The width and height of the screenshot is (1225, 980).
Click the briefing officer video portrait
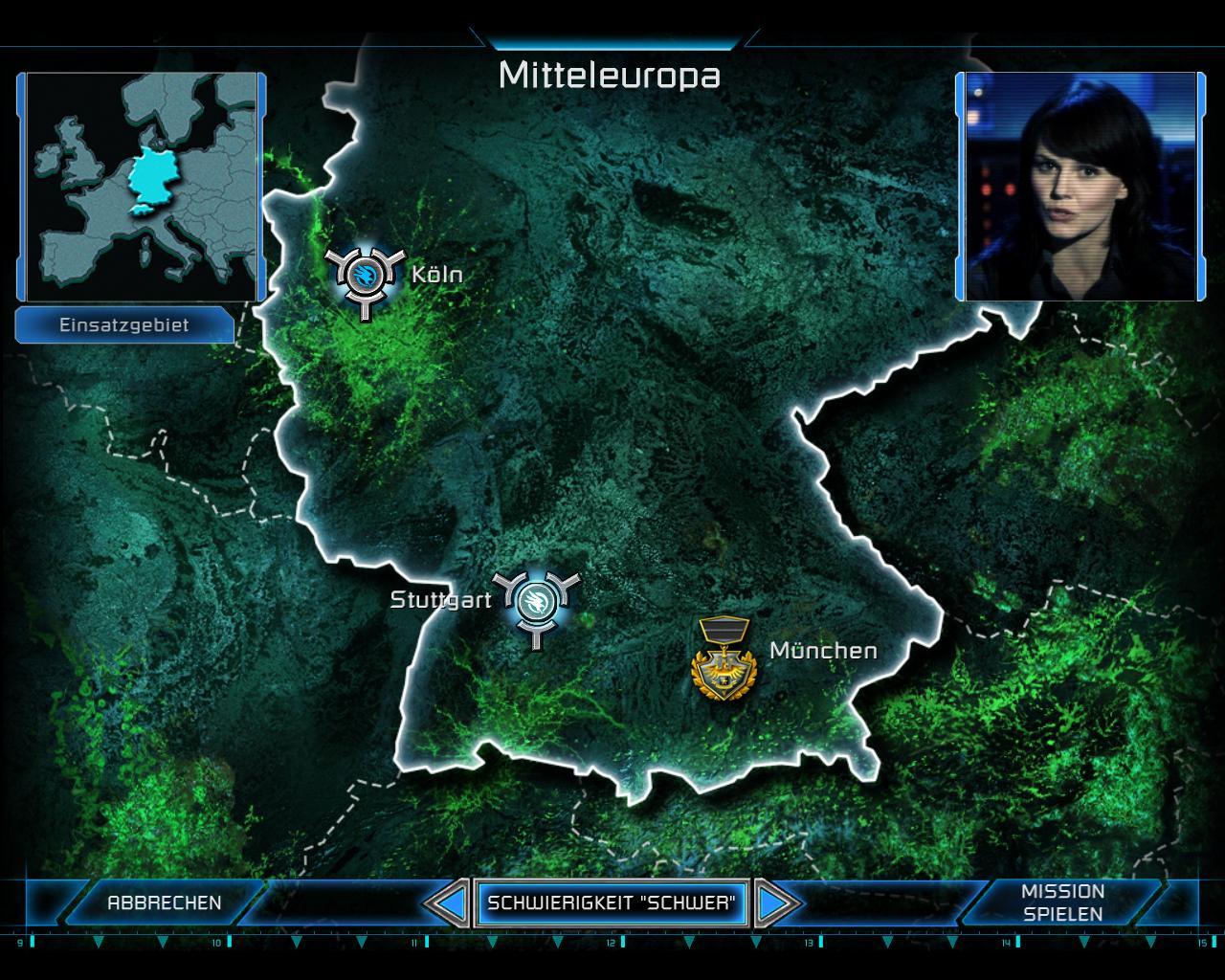1080,187
